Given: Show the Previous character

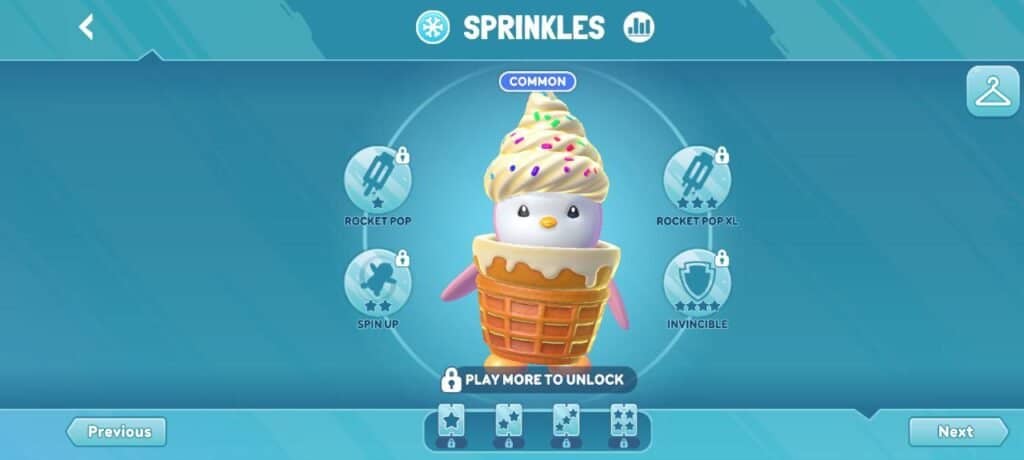Looking at the screenshot, I should [x=117, y=432].
